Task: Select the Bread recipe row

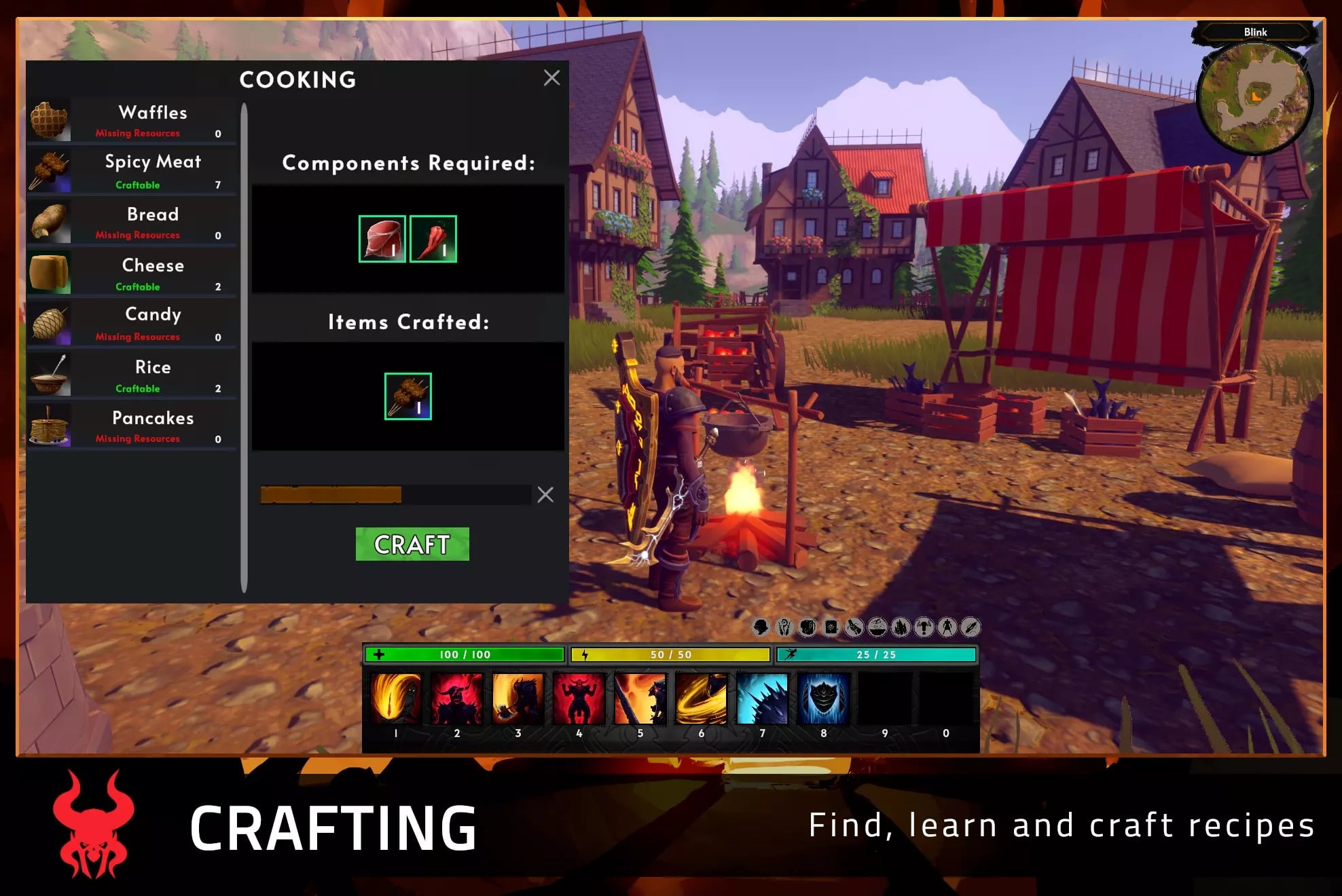Action: [132, 222]
